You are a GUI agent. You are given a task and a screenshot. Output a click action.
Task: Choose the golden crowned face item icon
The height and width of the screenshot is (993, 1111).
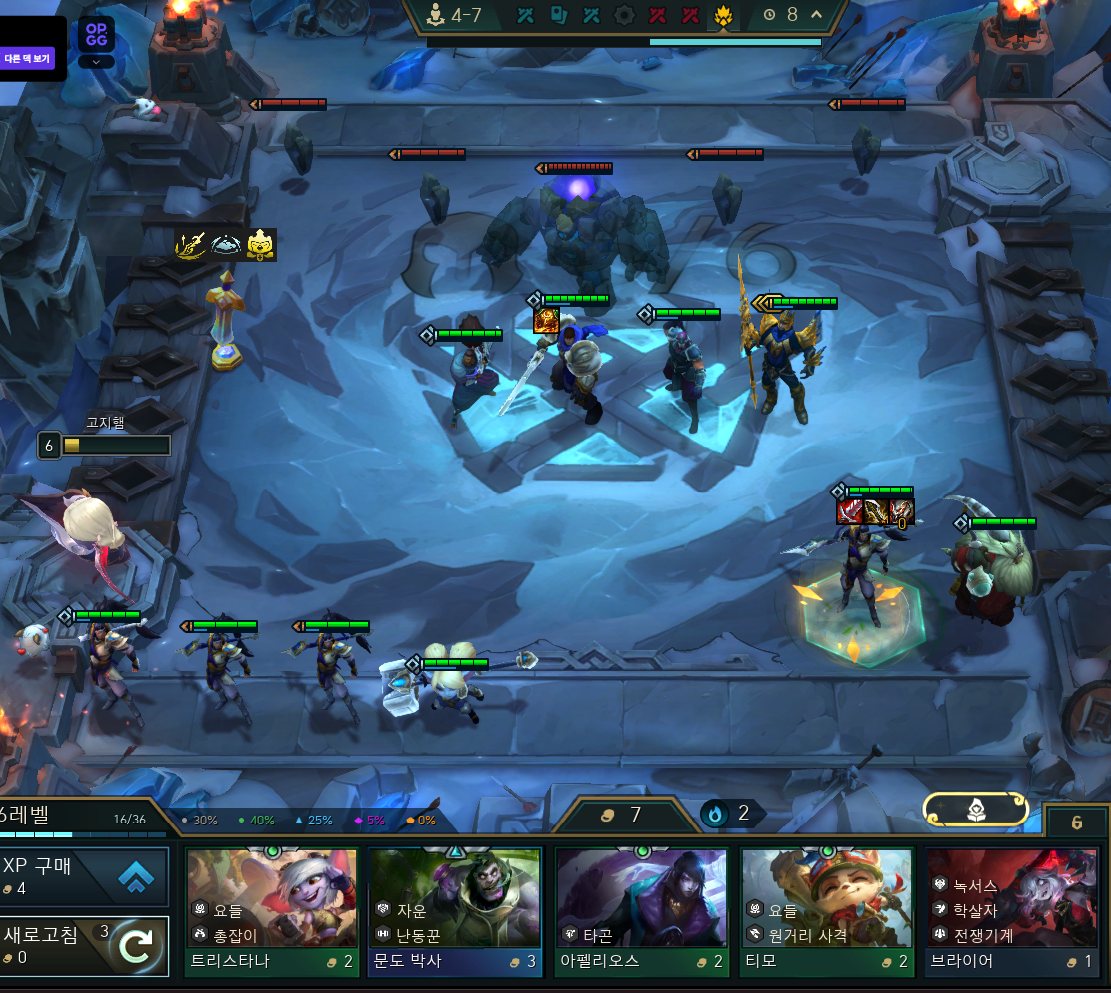(x=261, y=244)
